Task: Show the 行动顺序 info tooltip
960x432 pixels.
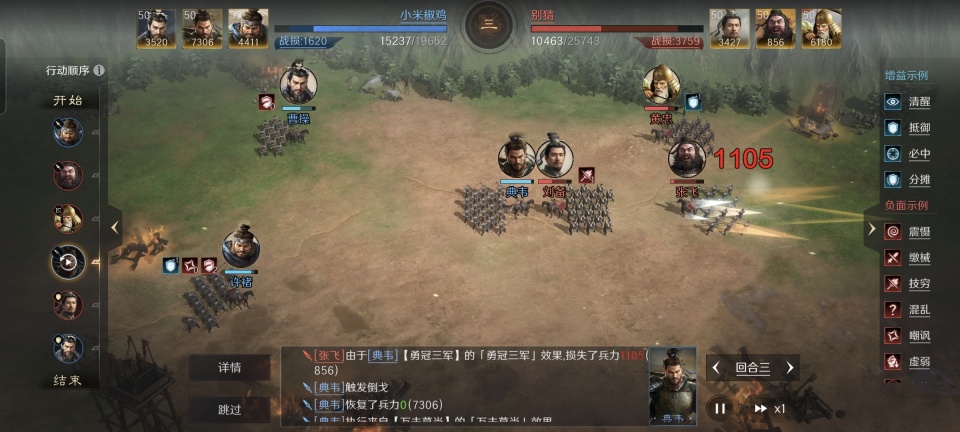Action: pyautogui.click(x=99, y=71)
